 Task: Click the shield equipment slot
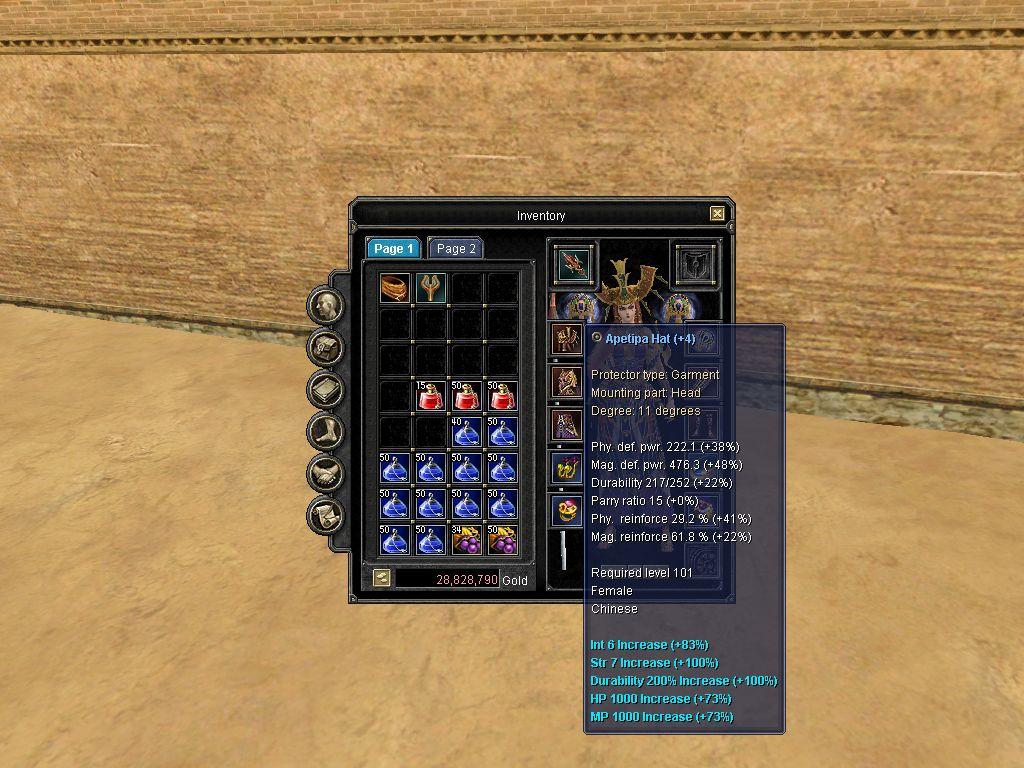point(693,264)
